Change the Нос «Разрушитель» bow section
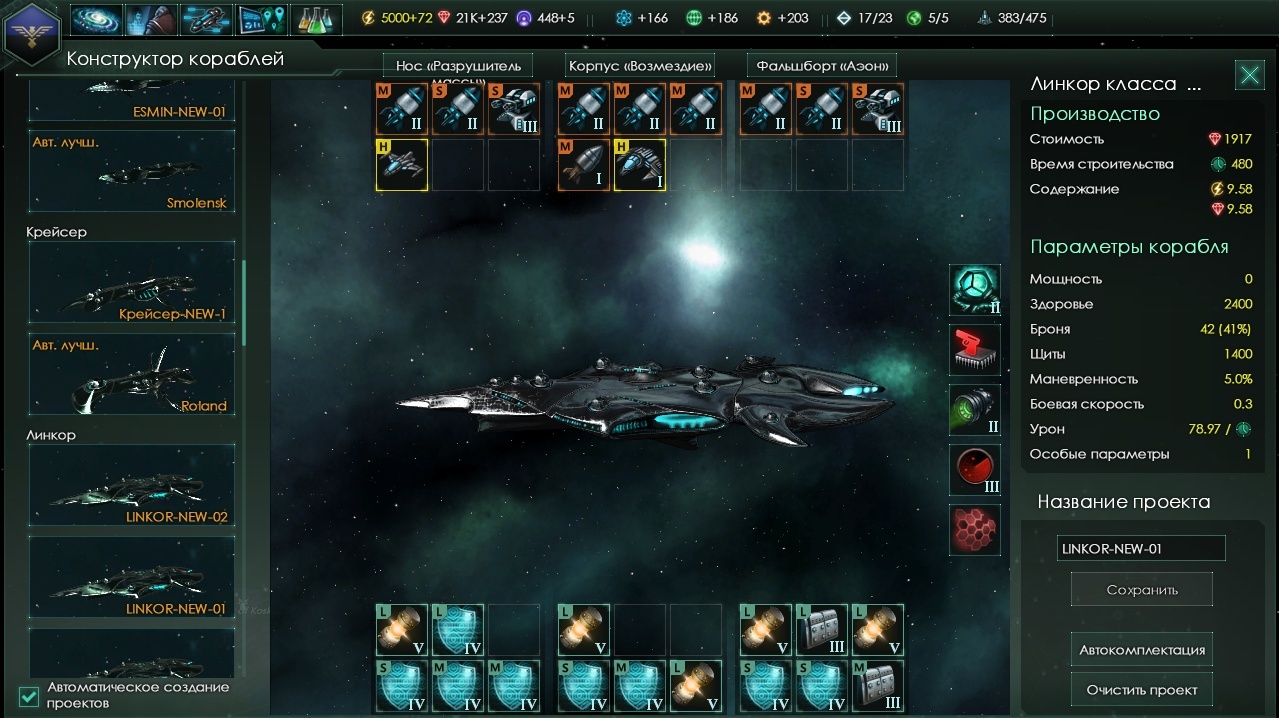This screenshot has height=718, width=1279. coord(458,66)
